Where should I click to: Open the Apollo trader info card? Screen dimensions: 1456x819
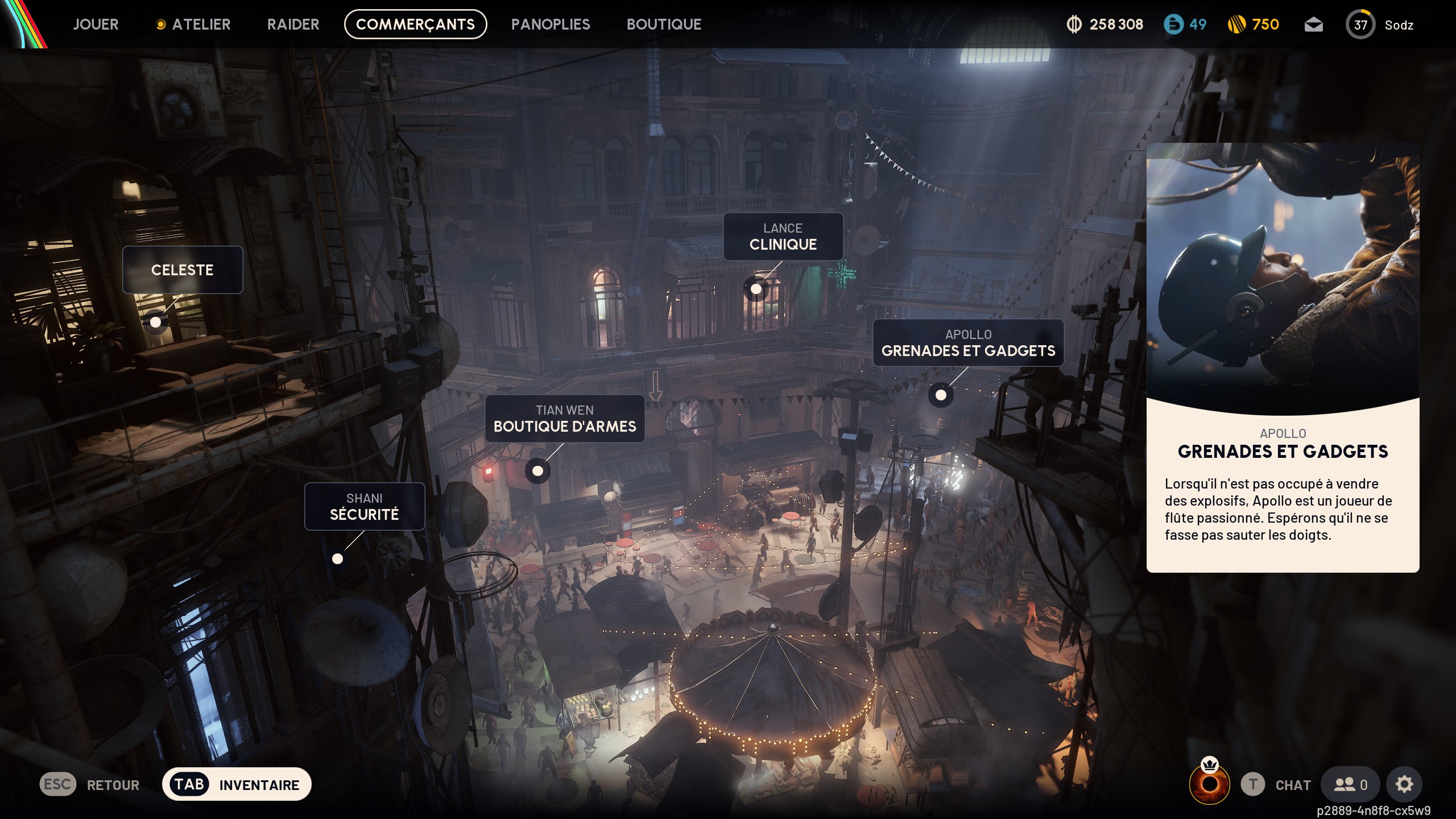[1283, 358]
